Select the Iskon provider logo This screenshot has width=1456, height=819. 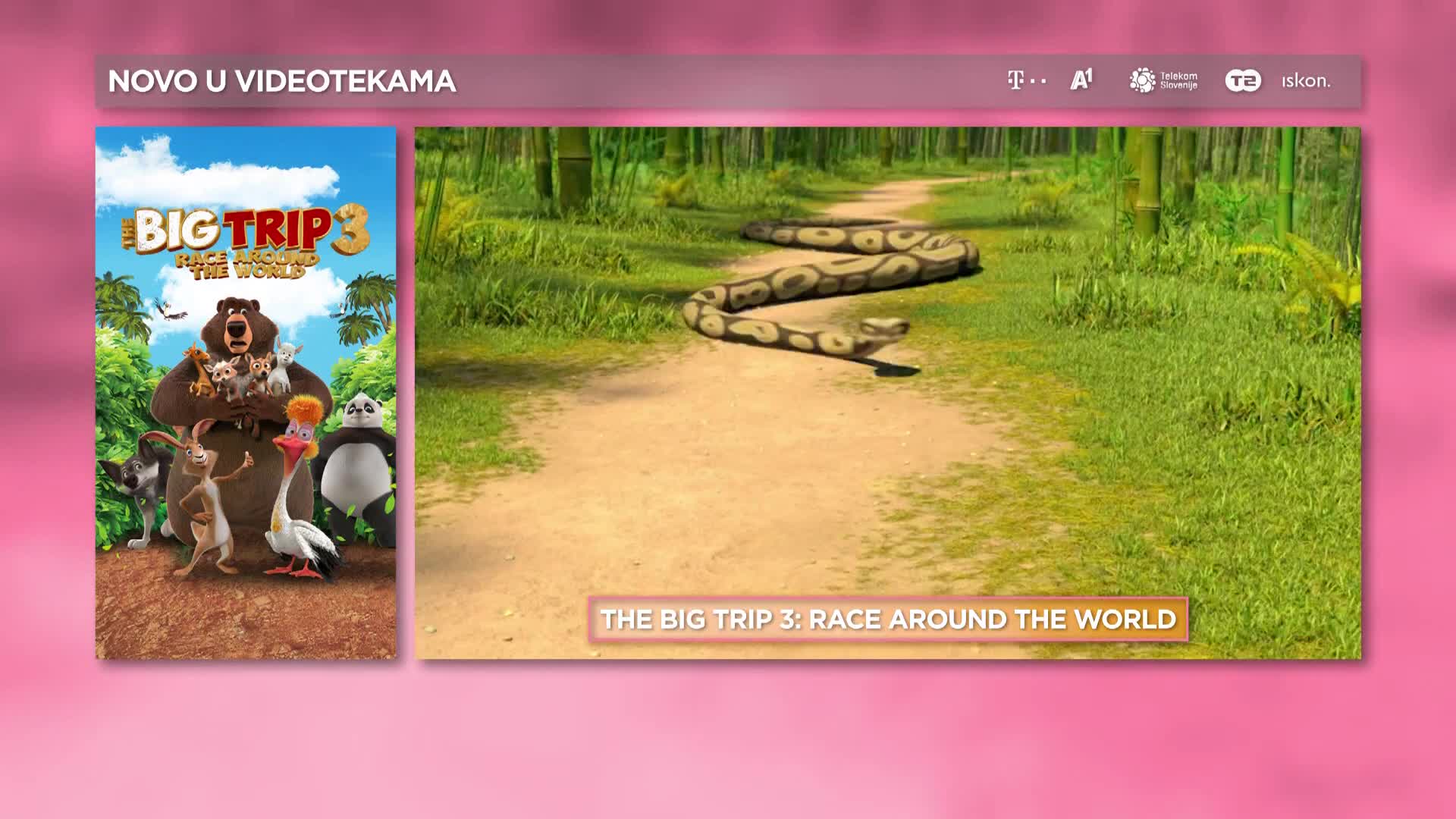click(x=1306, y=81)
